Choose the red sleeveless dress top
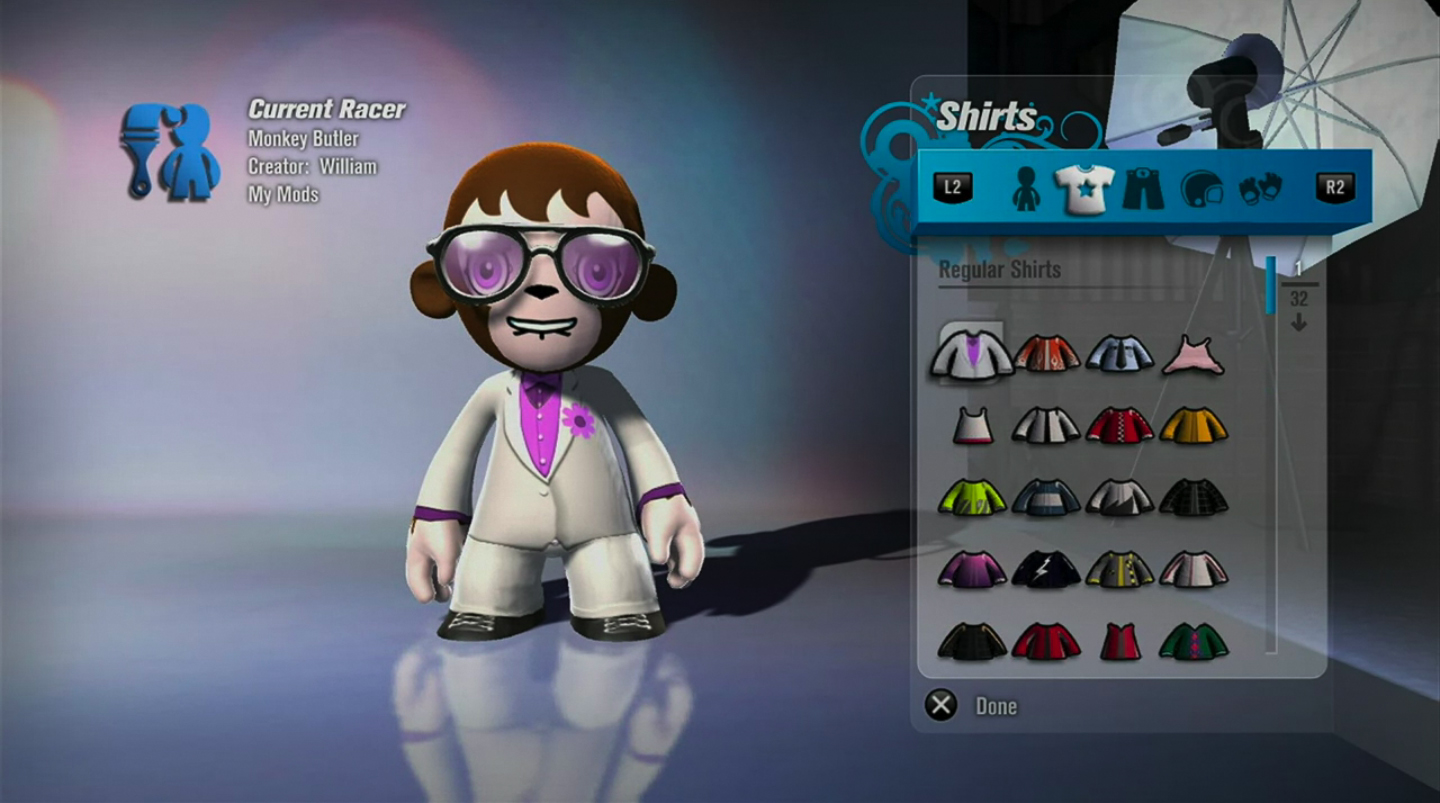Image resolution: width=1440 pixels, height=803 pixels. [x=1120, y=641]
